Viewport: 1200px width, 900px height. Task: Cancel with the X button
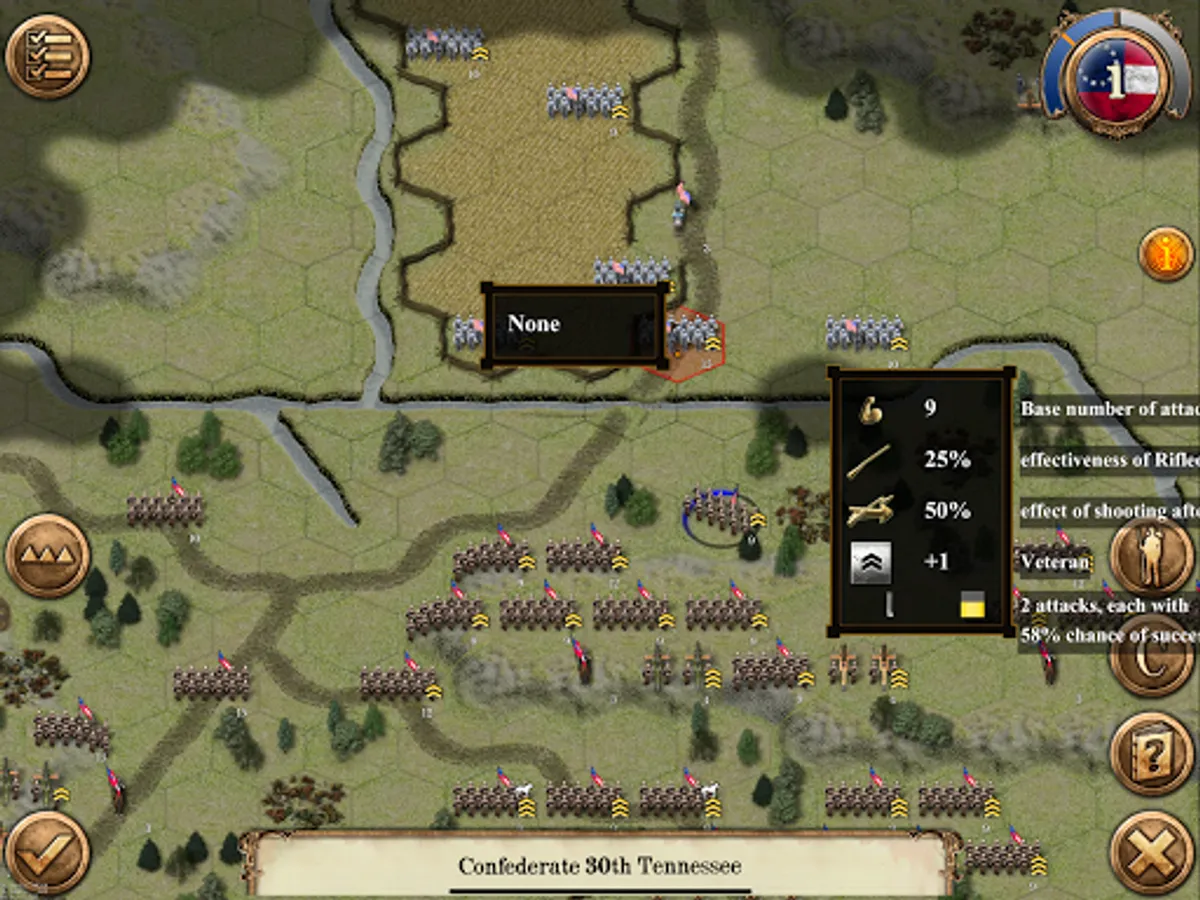coord(1151,852)
